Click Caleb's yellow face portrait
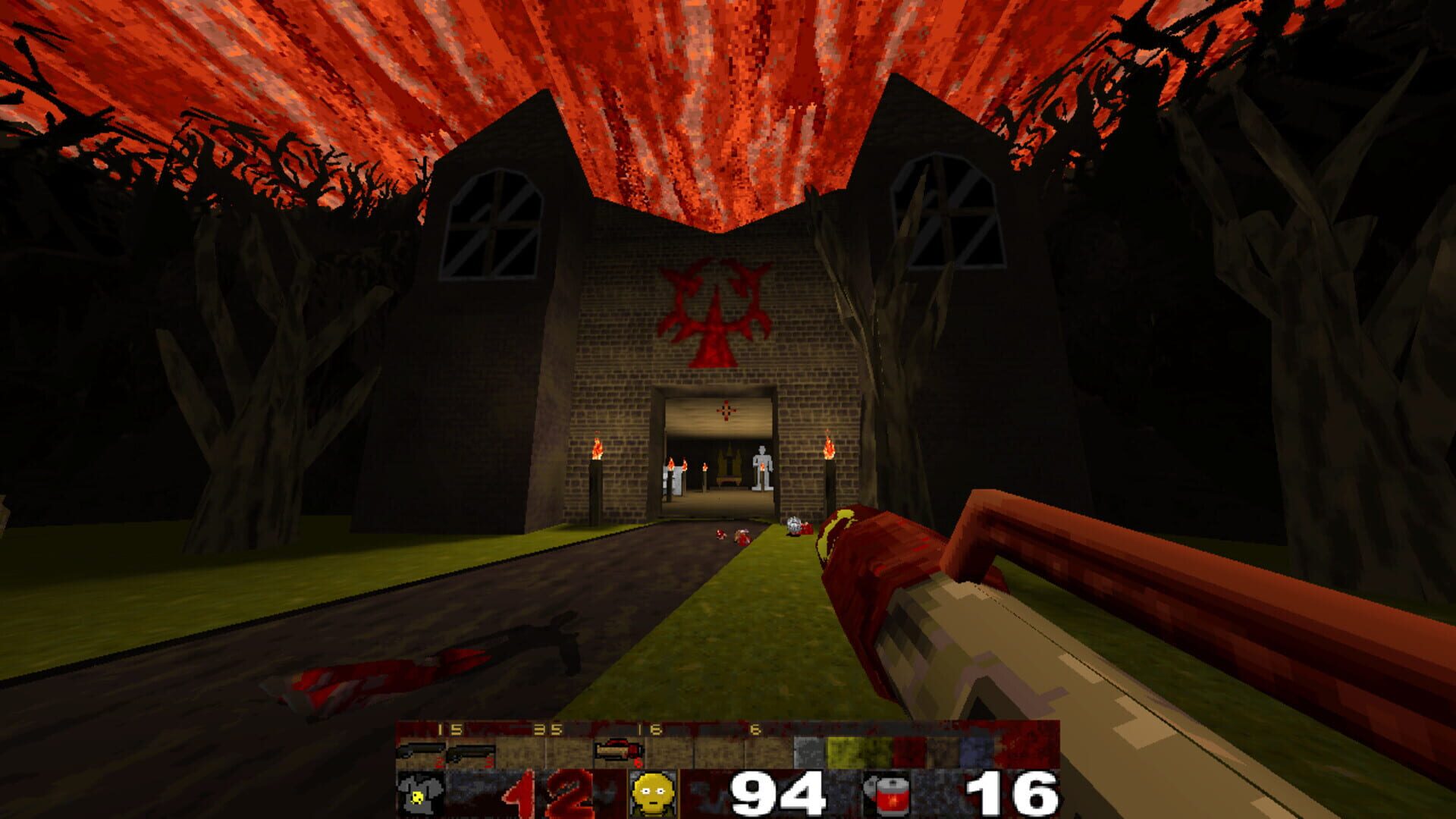 click(651, 793)
